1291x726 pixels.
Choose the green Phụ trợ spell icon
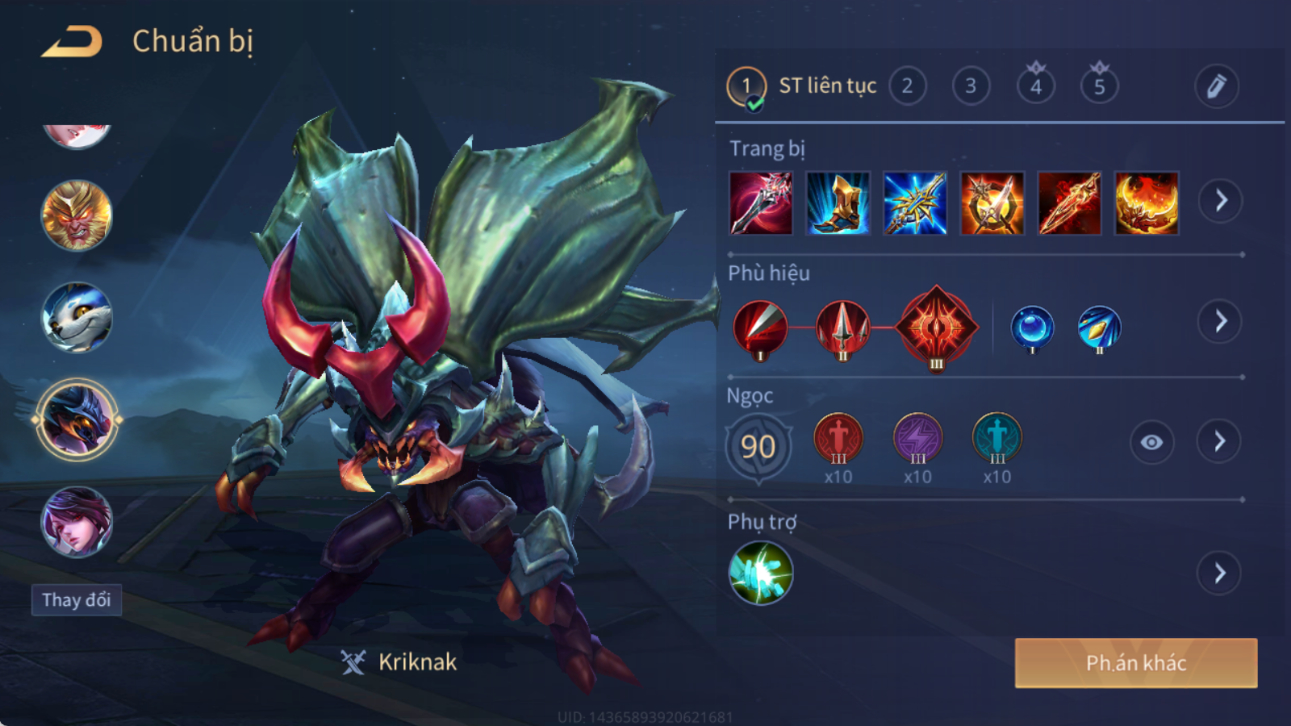760,573
